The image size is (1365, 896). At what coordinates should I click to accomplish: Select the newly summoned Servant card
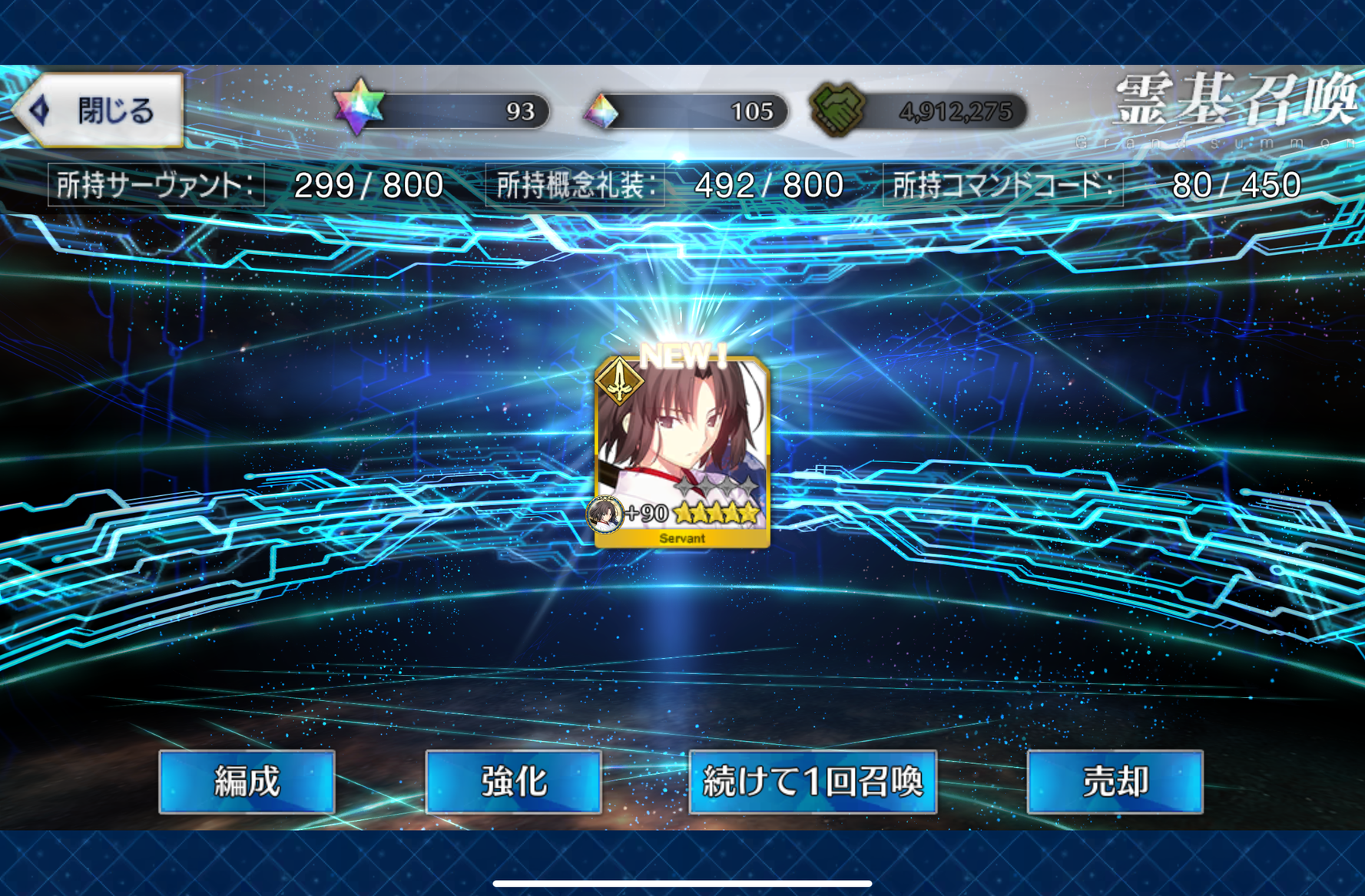682,451
